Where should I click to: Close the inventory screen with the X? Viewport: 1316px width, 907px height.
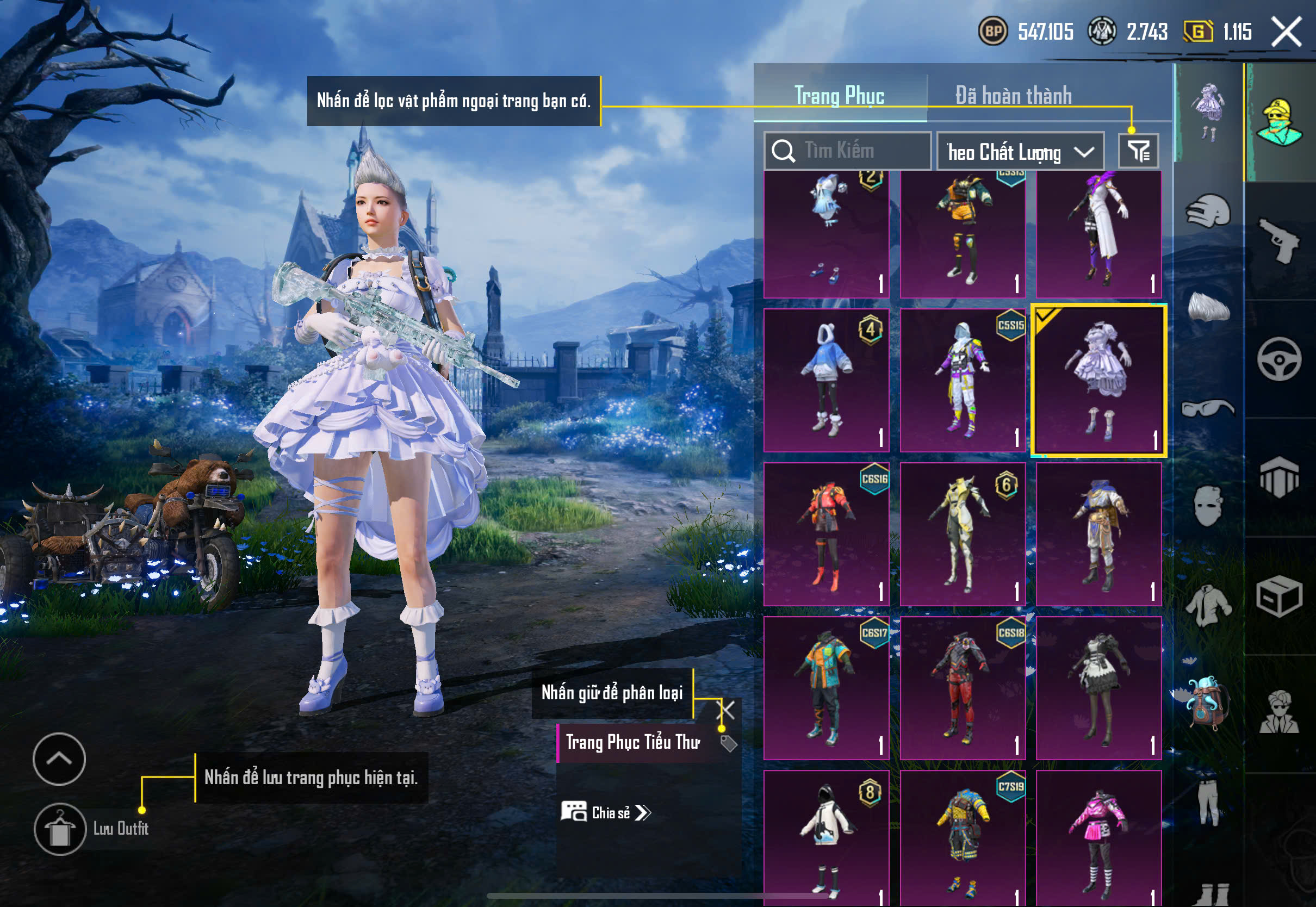pyautogui.click(x=1286, y=31)
